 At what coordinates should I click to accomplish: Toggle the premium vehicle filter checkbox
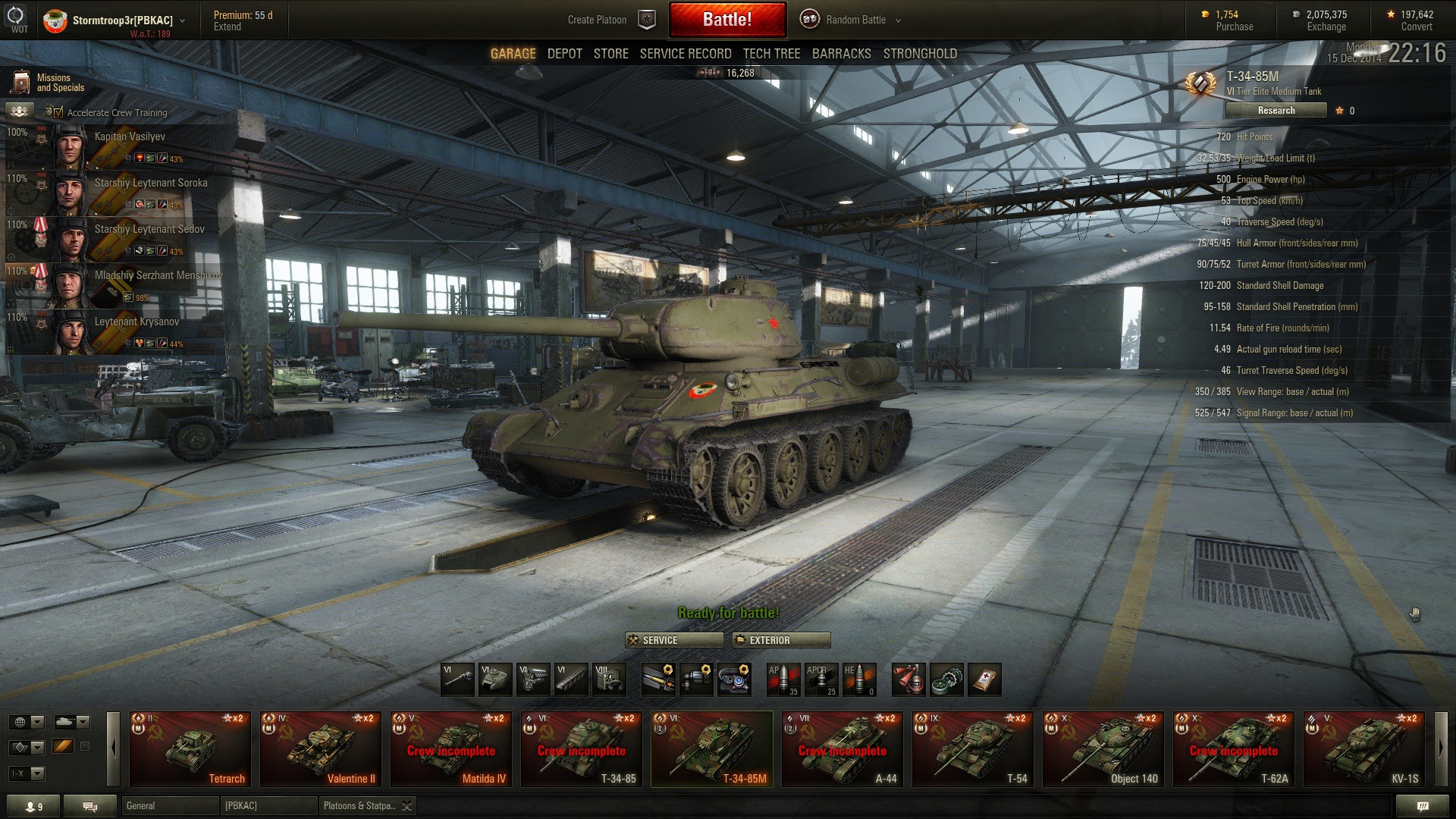pos(85,746)
